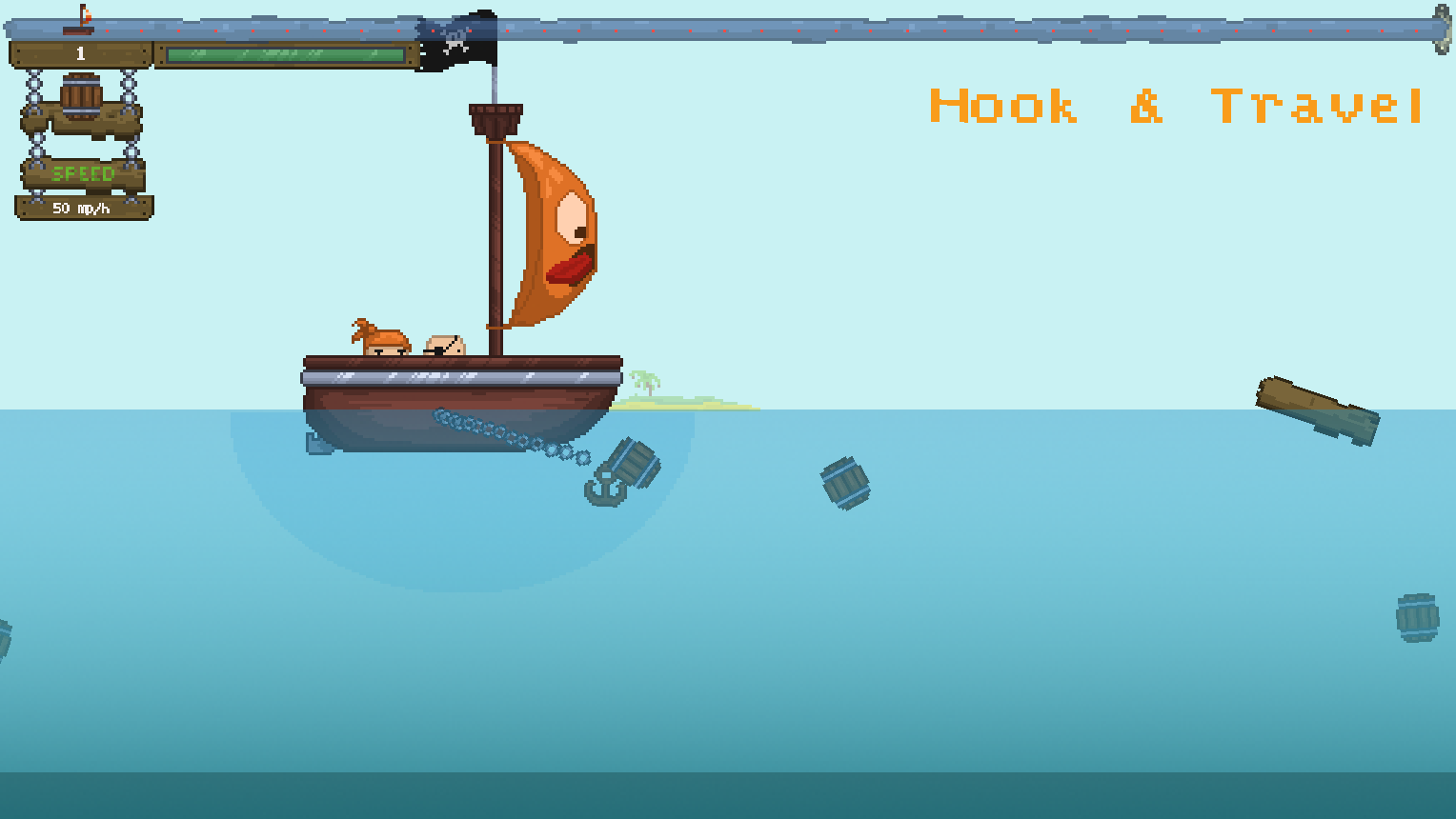Select the anchor hanging below the ship
This screenshot has width=1456, height=819.
[603, 488]
